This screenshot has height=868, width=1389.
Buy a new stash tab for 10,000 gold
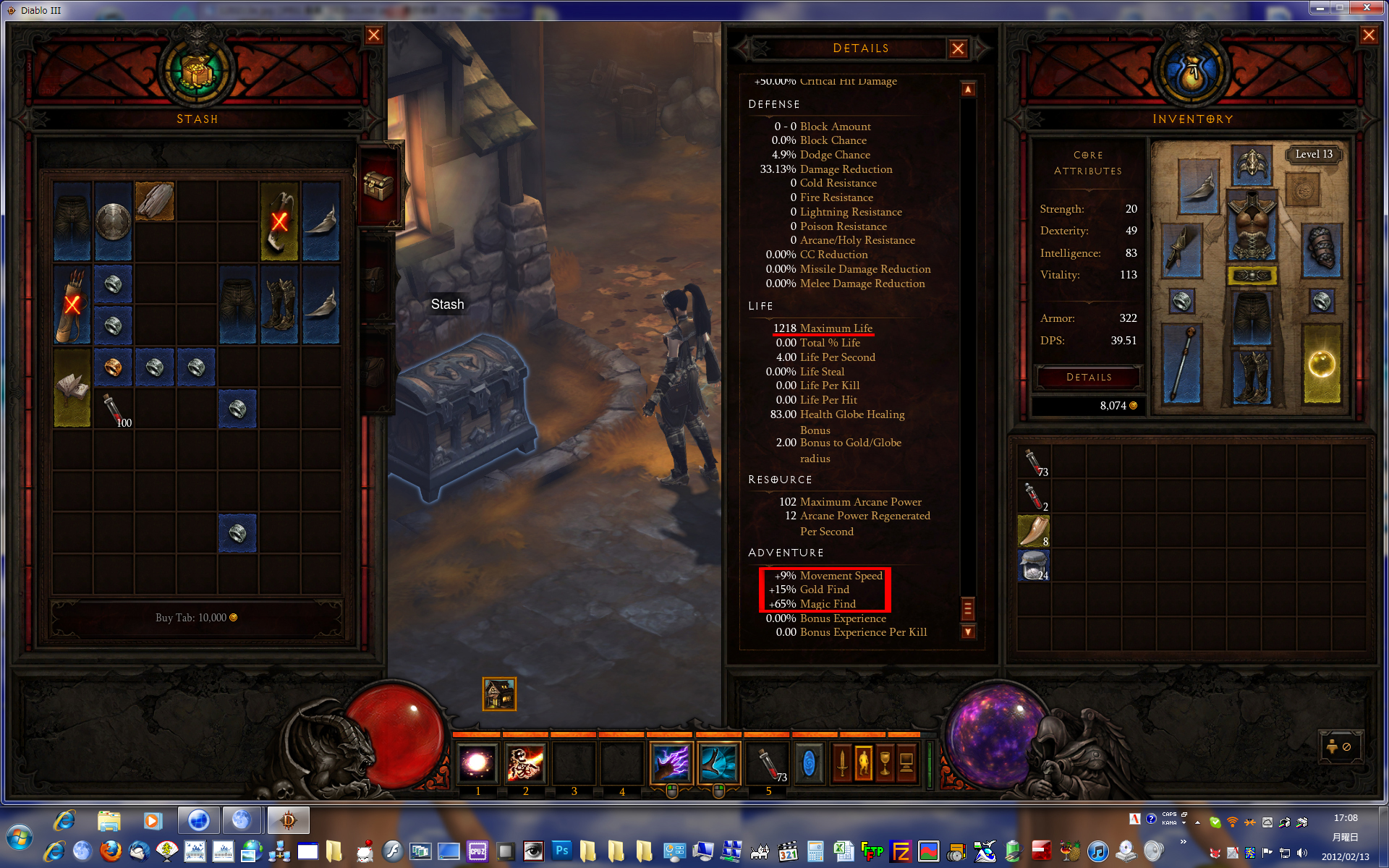click(x=196, y=618)
